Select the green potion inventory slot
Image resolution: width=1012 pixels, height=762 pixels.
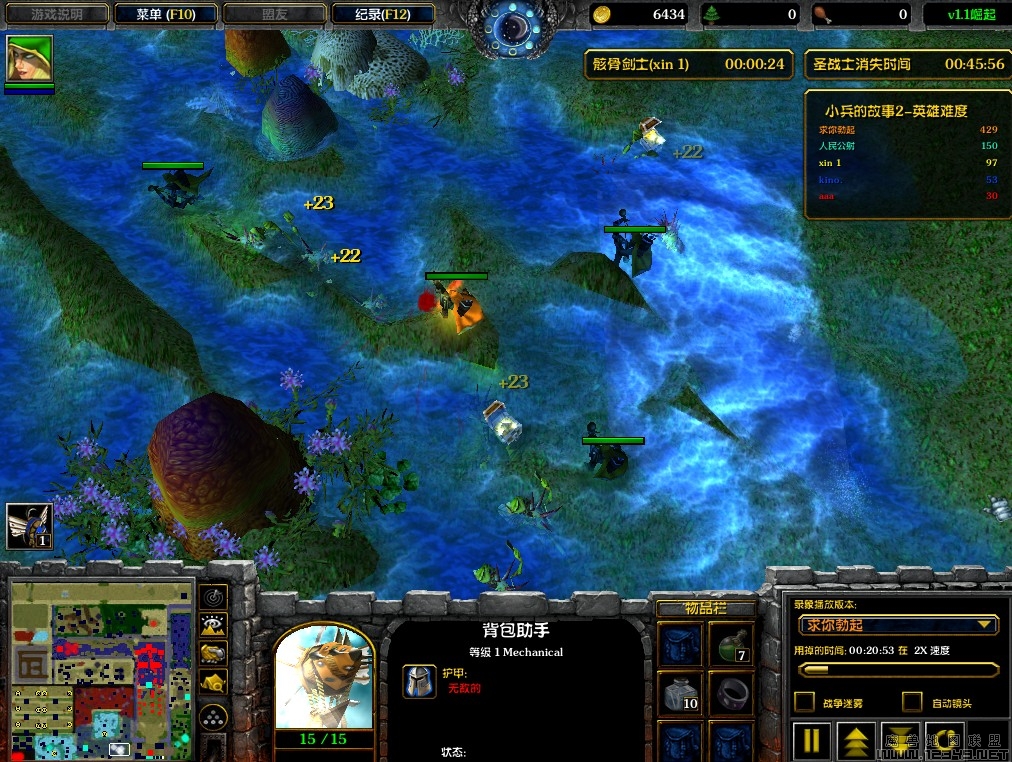731,643
